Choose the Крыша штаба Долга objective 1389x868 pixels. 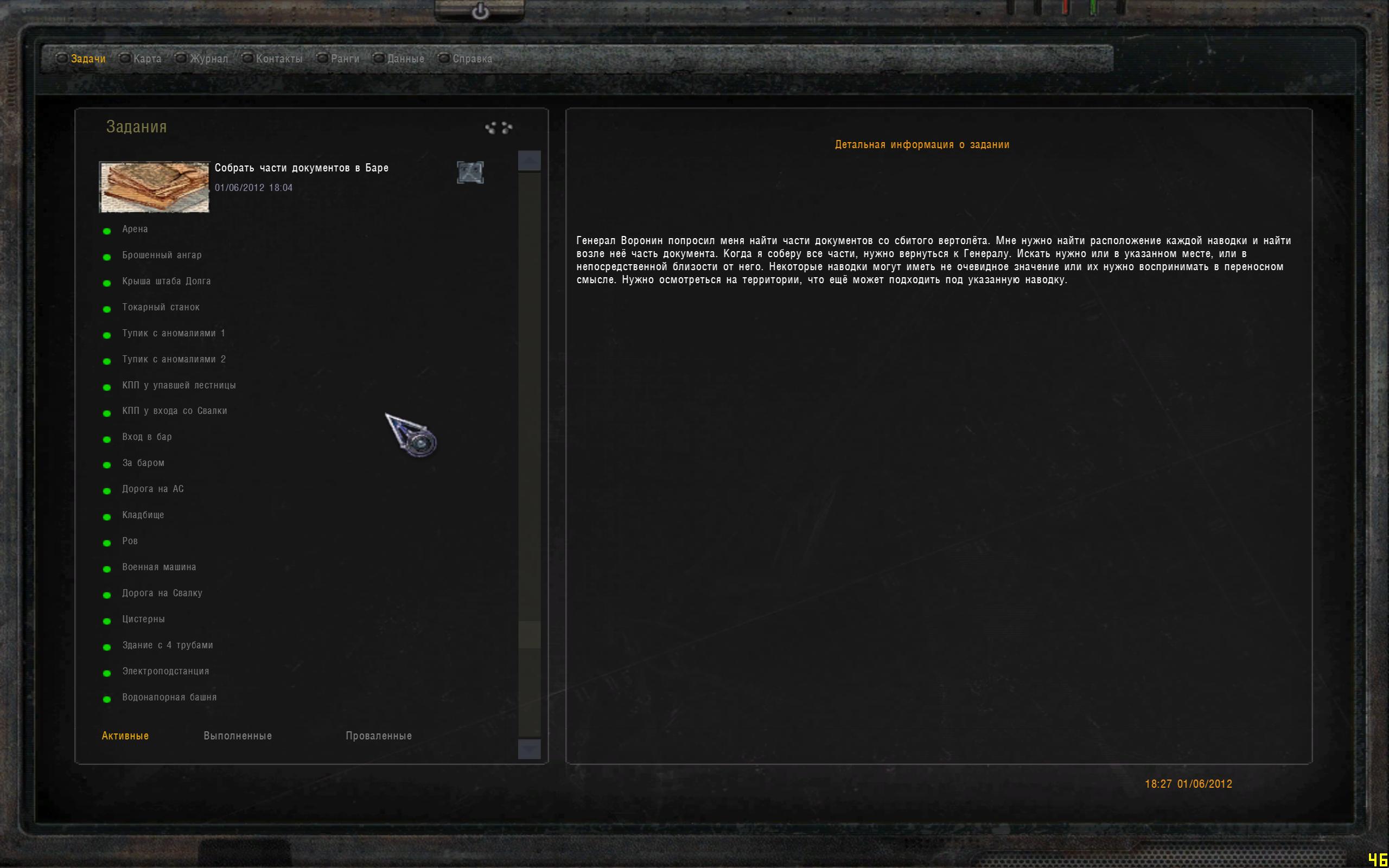pyautogui.click(x=167, y=282)
